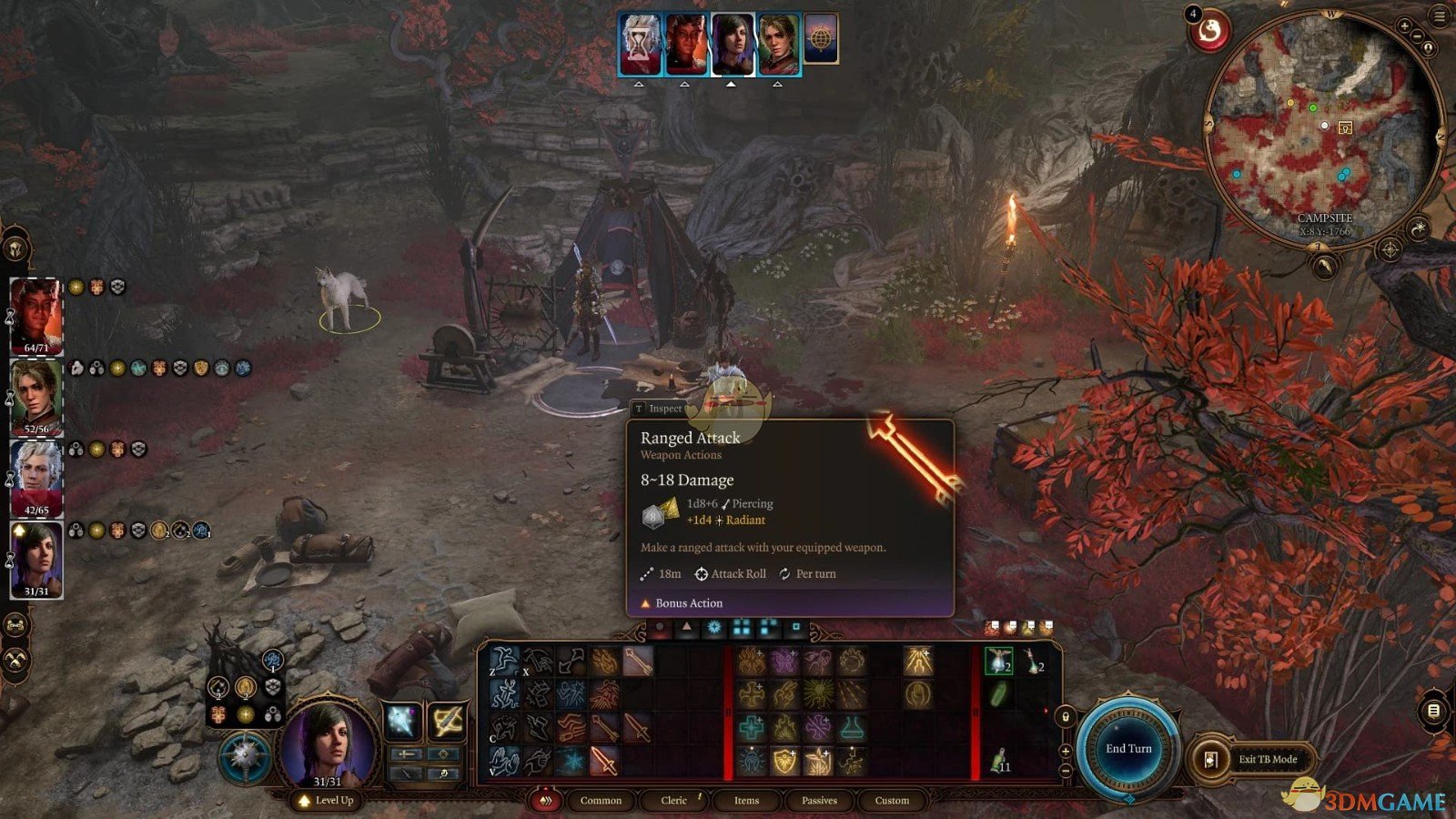The height and width of the screenshot is (819, 1456).
Task: Exit TB Mode
Action: [x=1267, y=759]
